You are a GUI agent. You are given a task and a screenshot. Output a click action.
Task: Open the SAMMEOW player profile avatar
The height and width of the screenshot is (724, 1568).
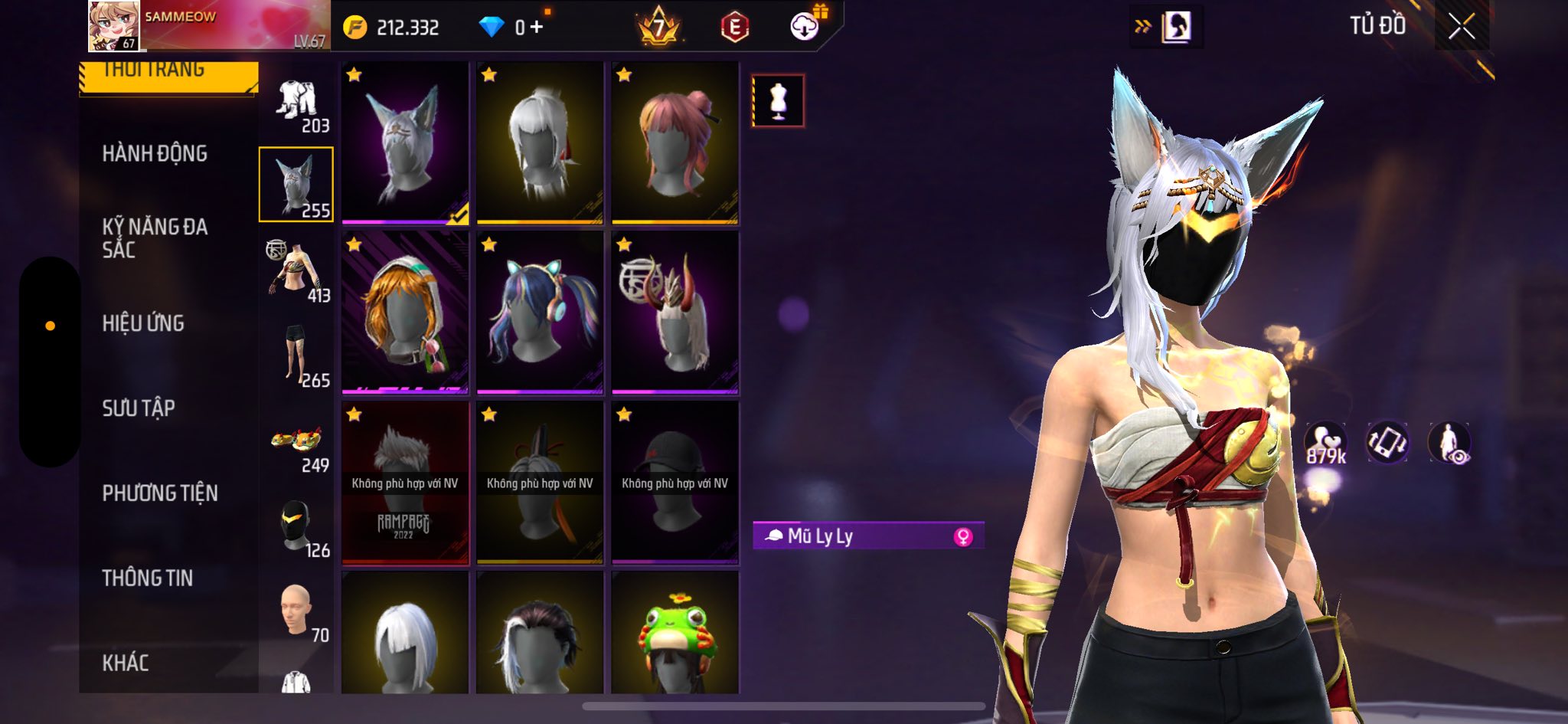114,26
